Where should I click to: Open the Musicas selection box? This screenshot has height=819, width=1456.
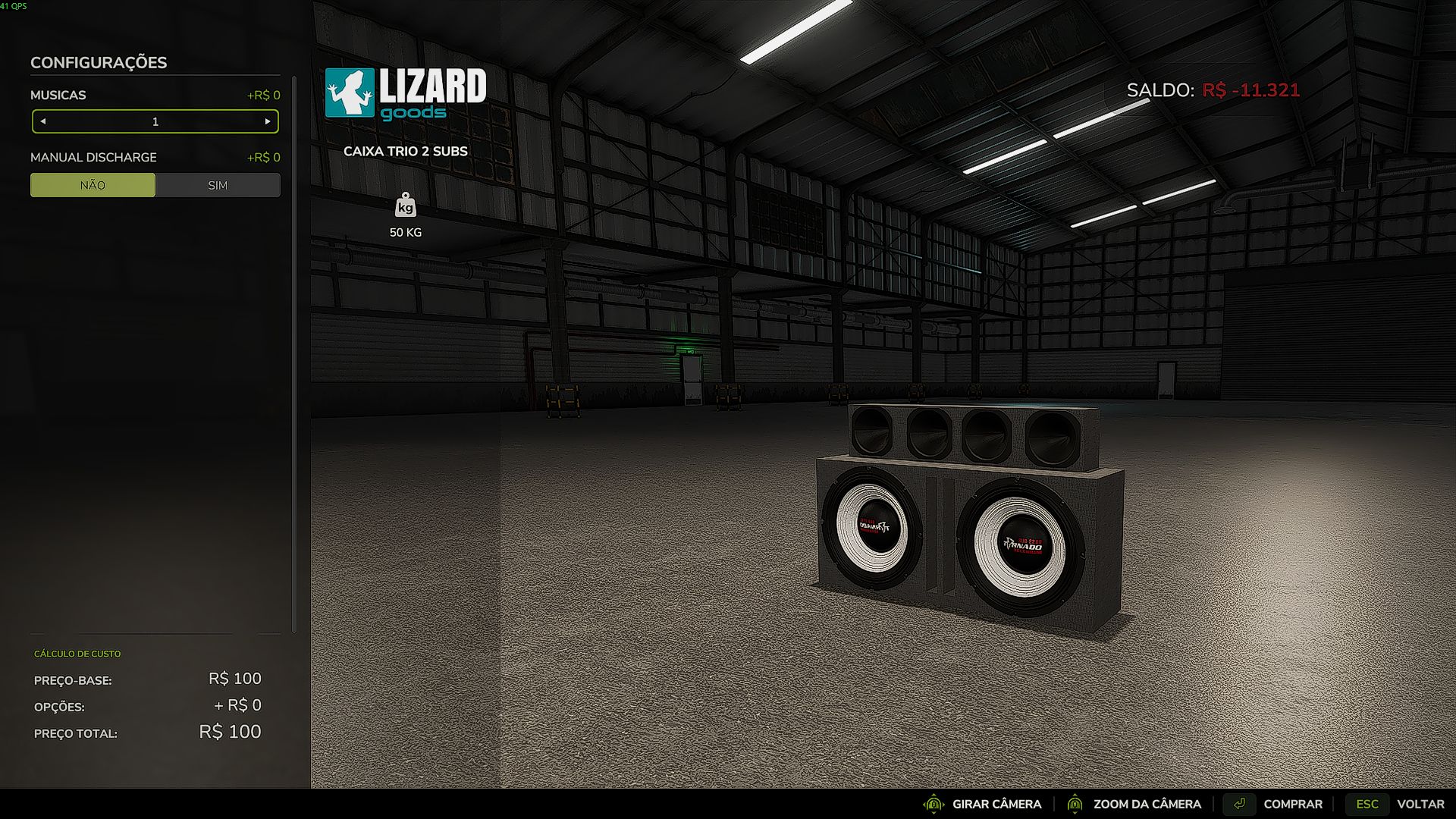point(155,121)
